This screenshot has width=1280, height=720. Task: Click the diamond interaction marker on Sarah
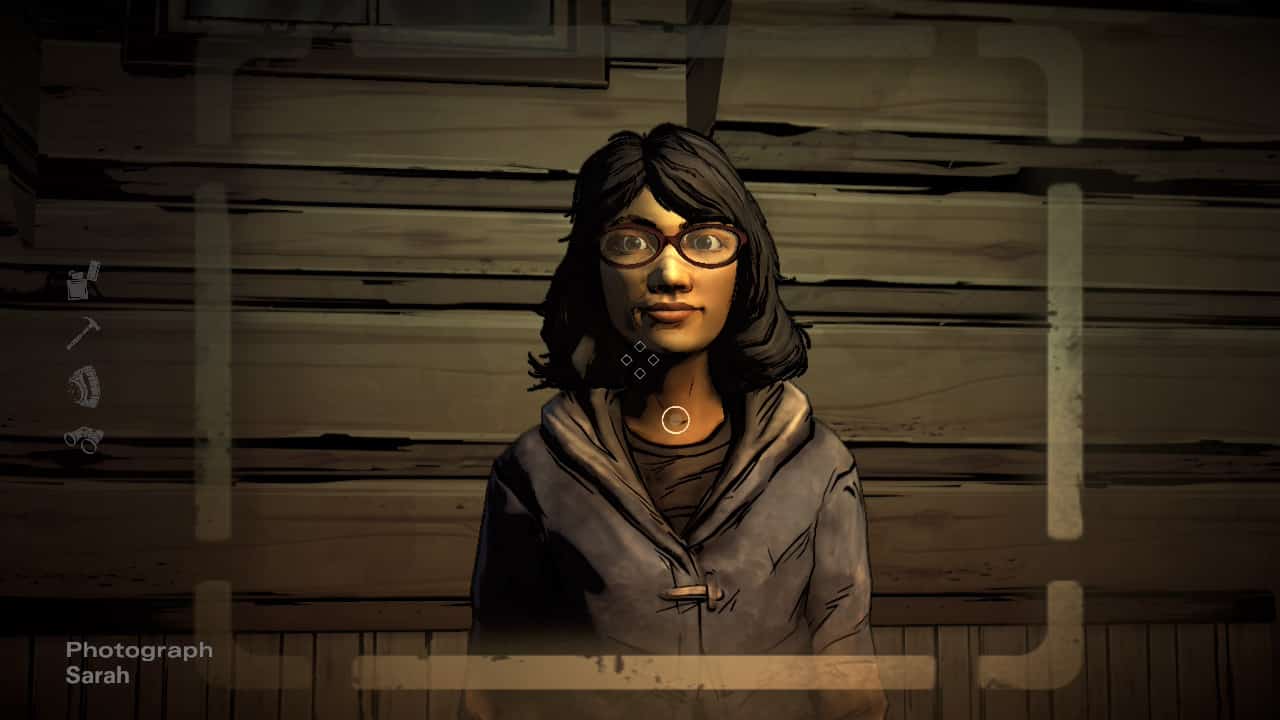pos(640,360)
